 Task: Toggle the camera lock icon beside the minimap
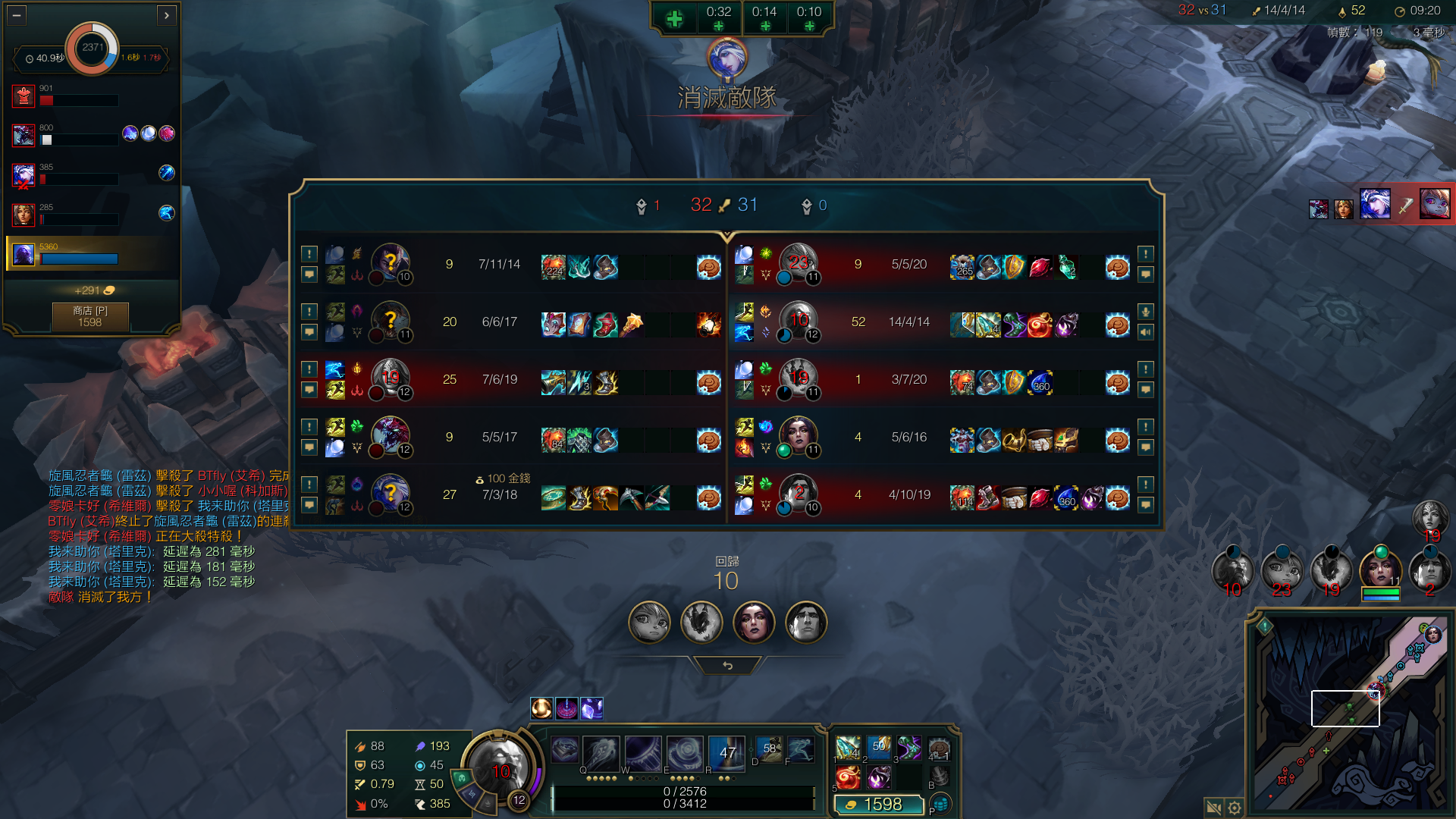click(x=1213, y=808)
